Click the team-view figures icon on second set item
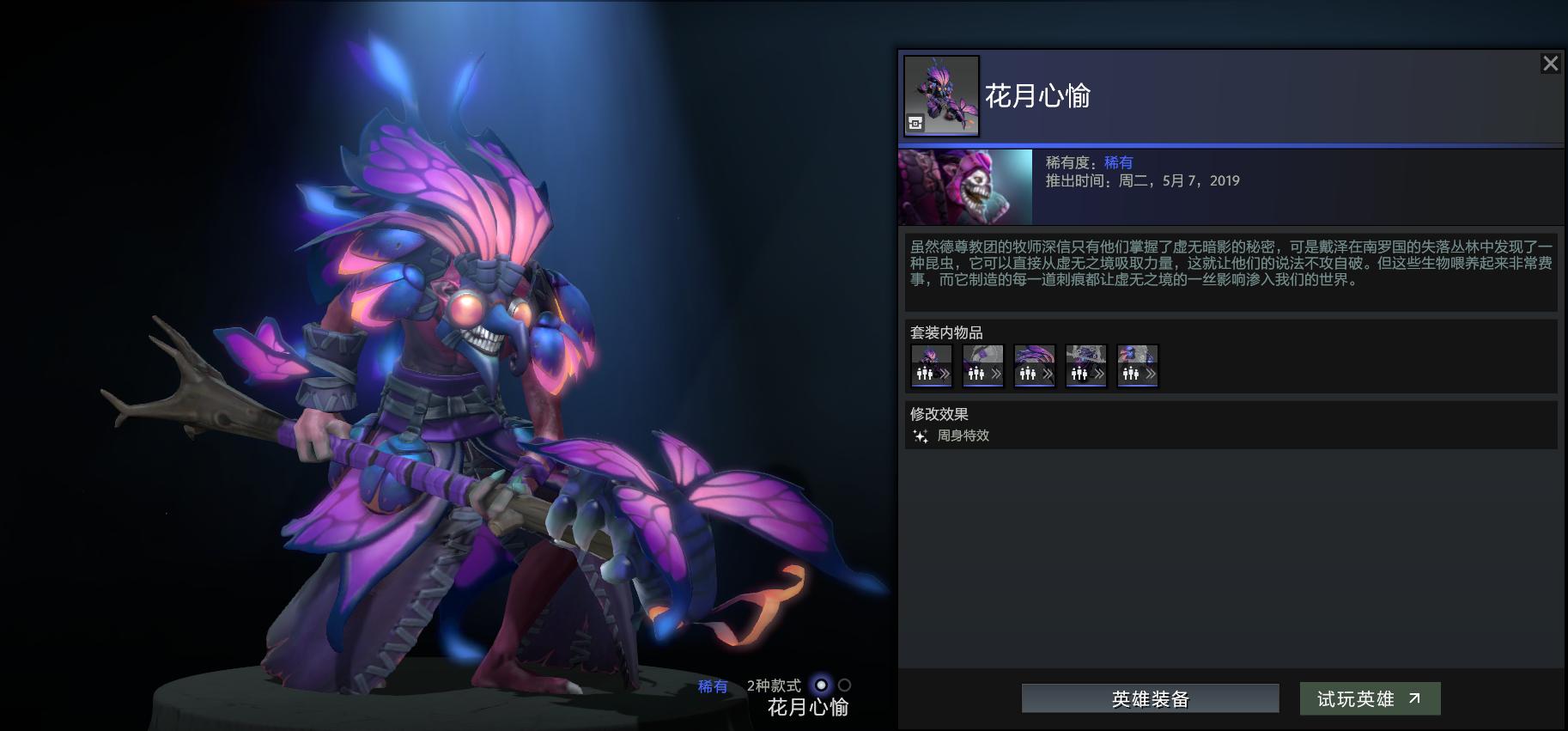Viewport: 1568px width, 731px height. 976,373
